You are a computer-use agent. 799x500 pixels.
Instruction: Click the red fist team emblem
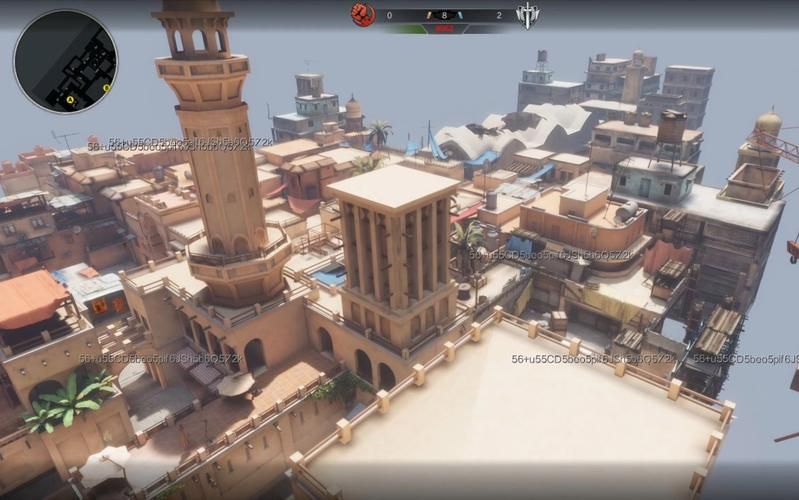[x=362, y=14]
